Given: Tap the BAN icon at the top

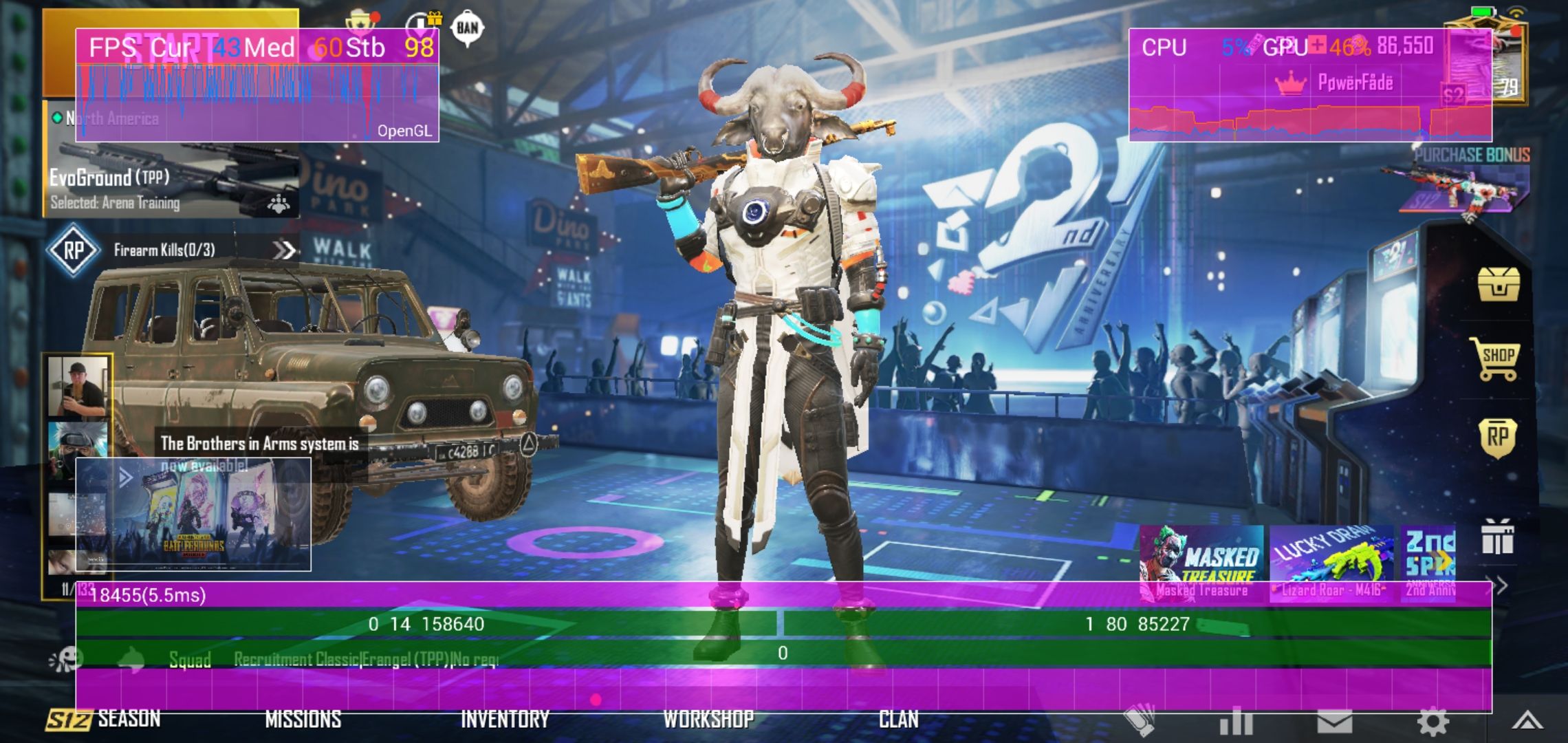Looking at the screenshot, I should 468,28.
